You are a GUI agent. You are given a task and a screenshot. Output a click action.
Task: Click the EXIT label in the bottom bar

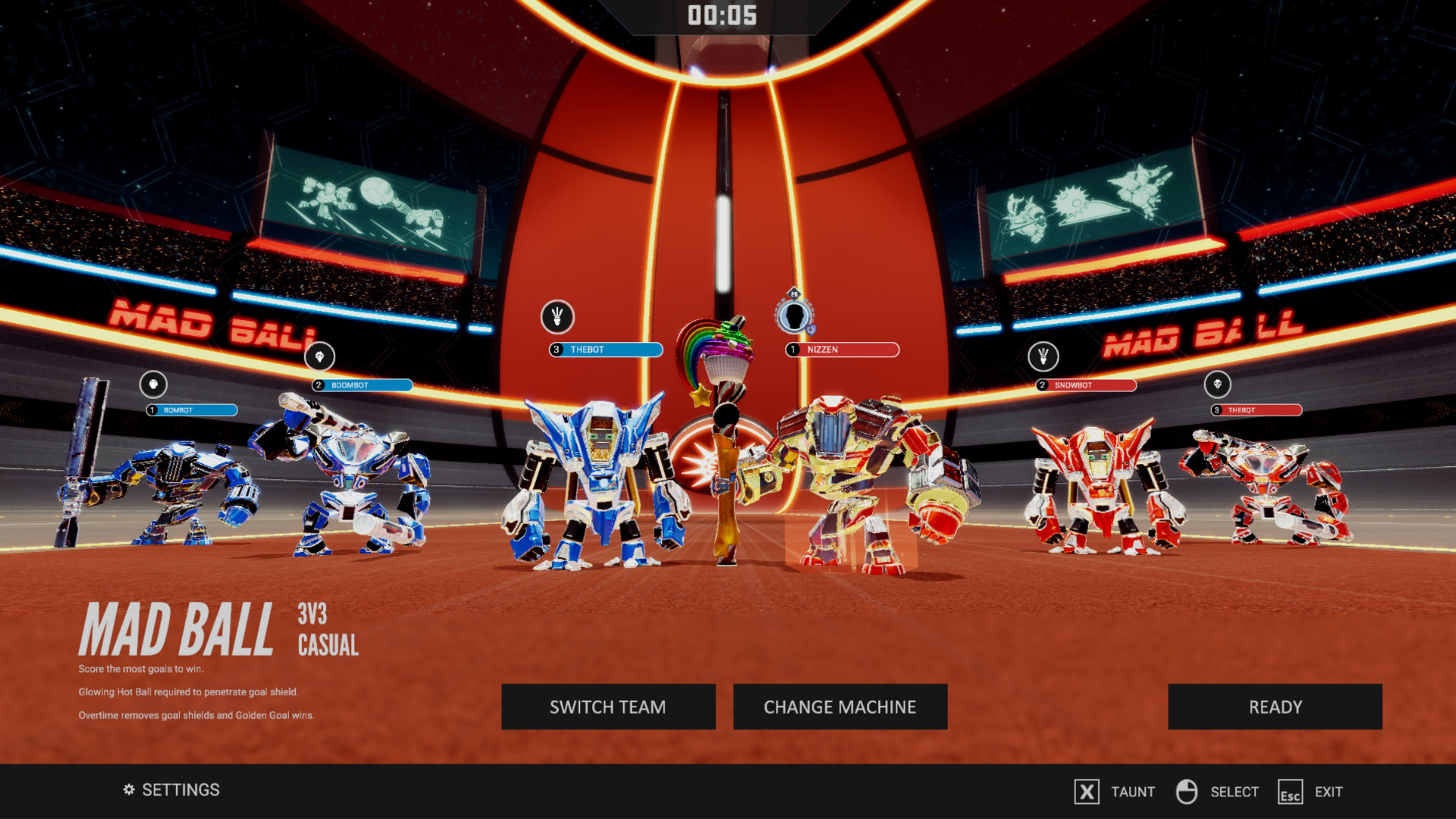pyautogui.click(x=1329, y=791)
